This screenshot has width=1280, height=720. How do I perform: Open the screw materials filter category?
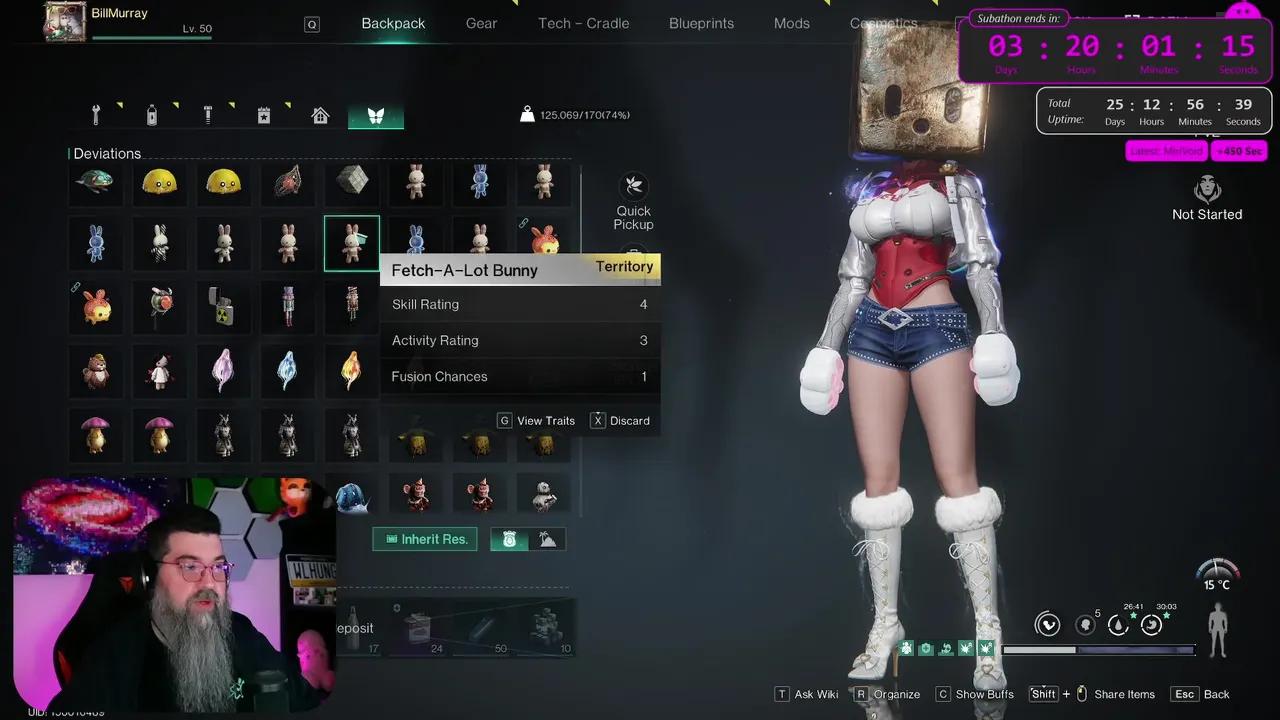pos(207,114)
